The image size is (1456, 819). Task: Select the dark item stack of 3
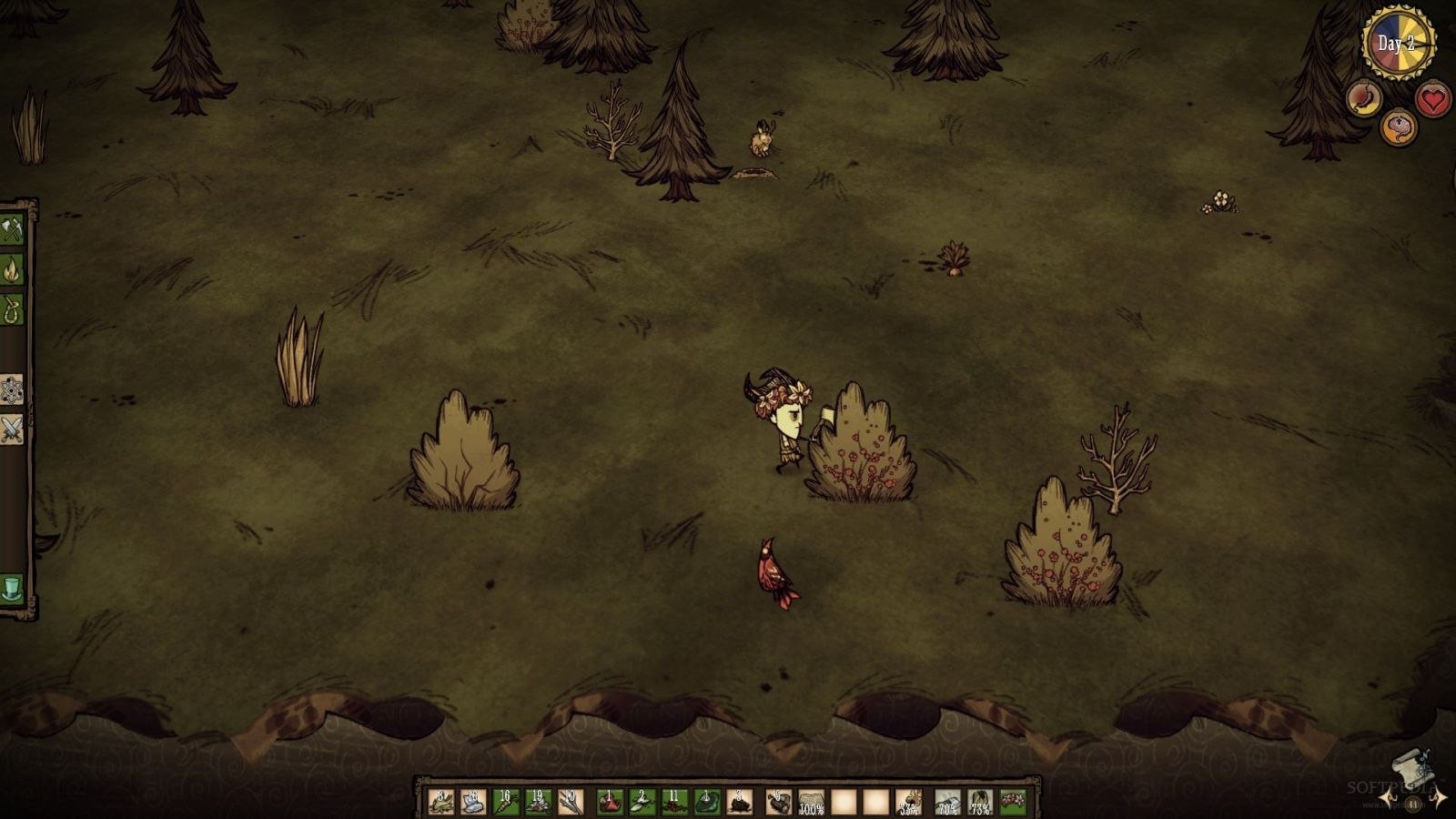coord(740,802)
